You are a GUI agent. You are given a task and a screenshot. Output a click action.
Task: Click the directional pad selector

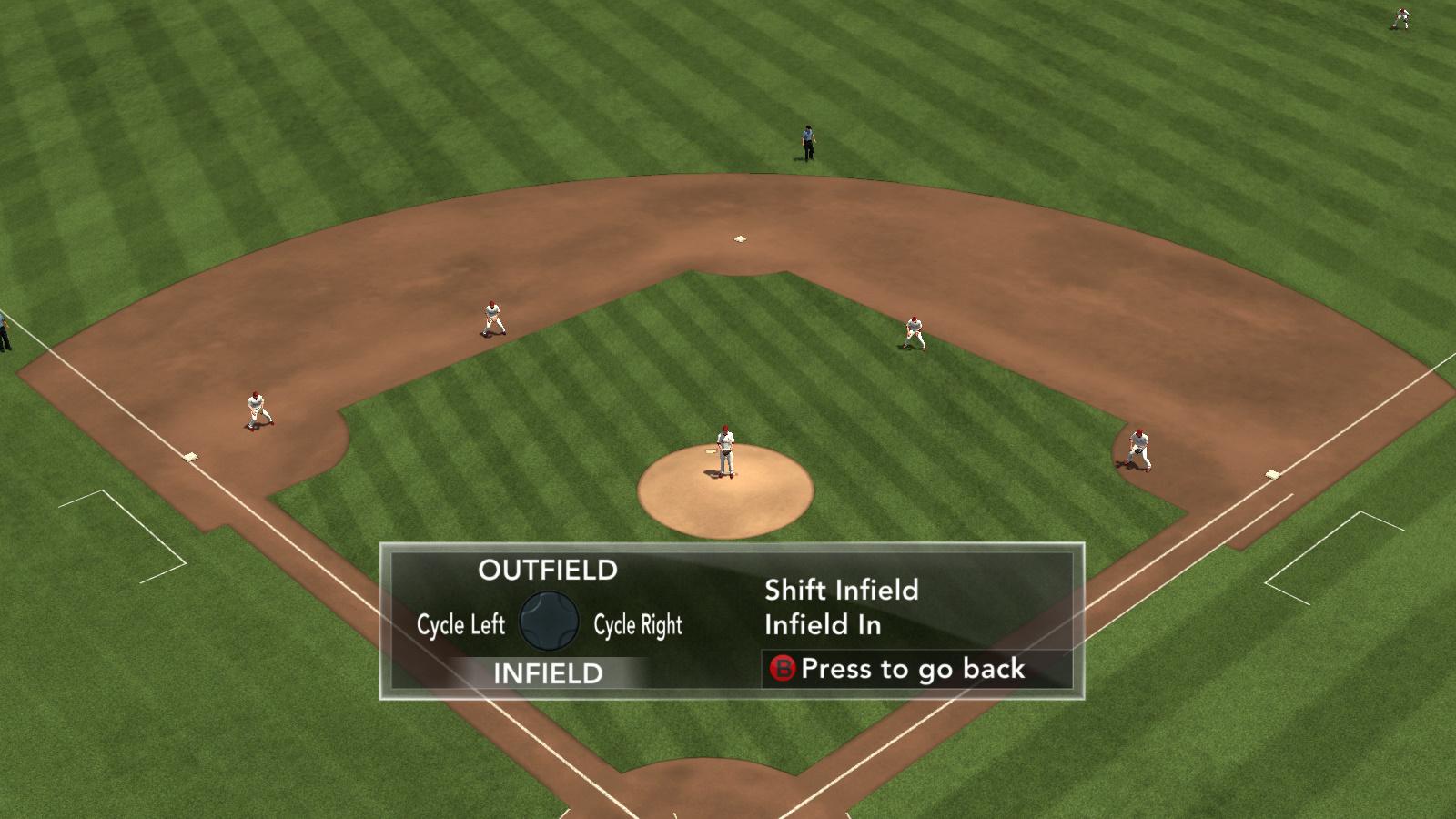coord(549,622)
